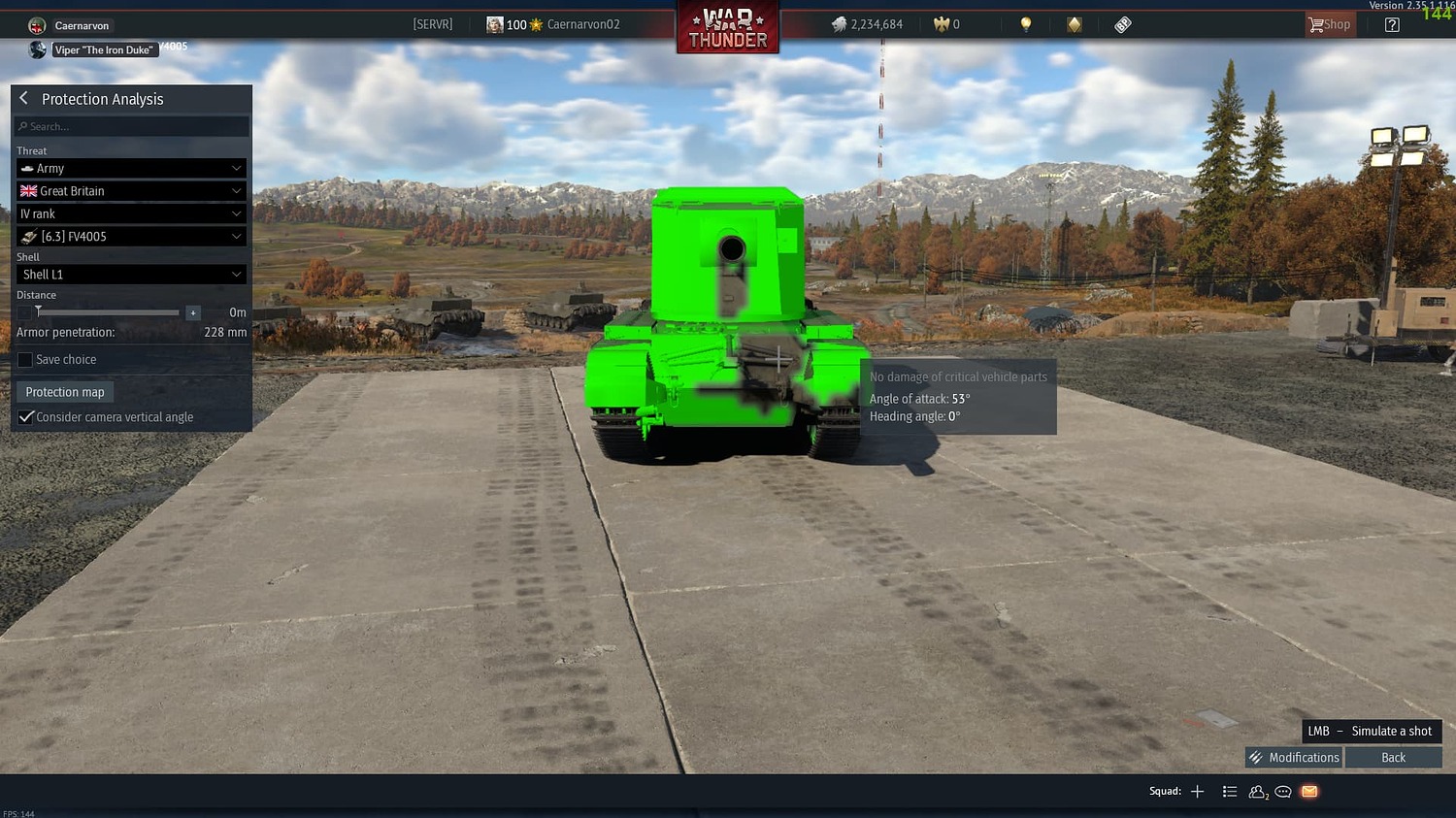
Task: Open the Shop with the cart icon
Action: tap(1329, 23)
